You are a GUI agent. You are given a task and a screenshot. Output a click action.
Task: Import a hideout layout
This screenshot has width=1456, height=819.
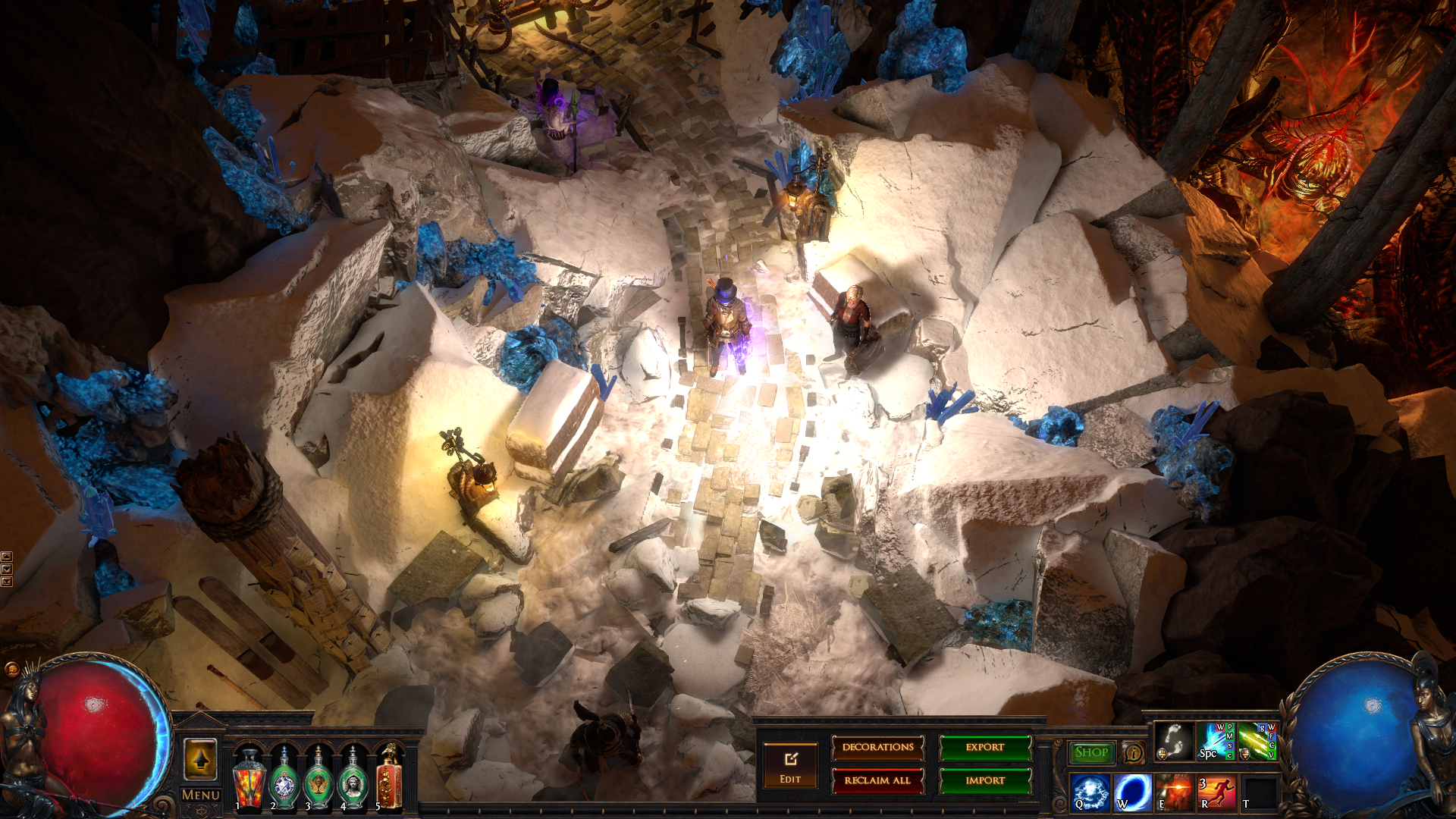(984, 780)
